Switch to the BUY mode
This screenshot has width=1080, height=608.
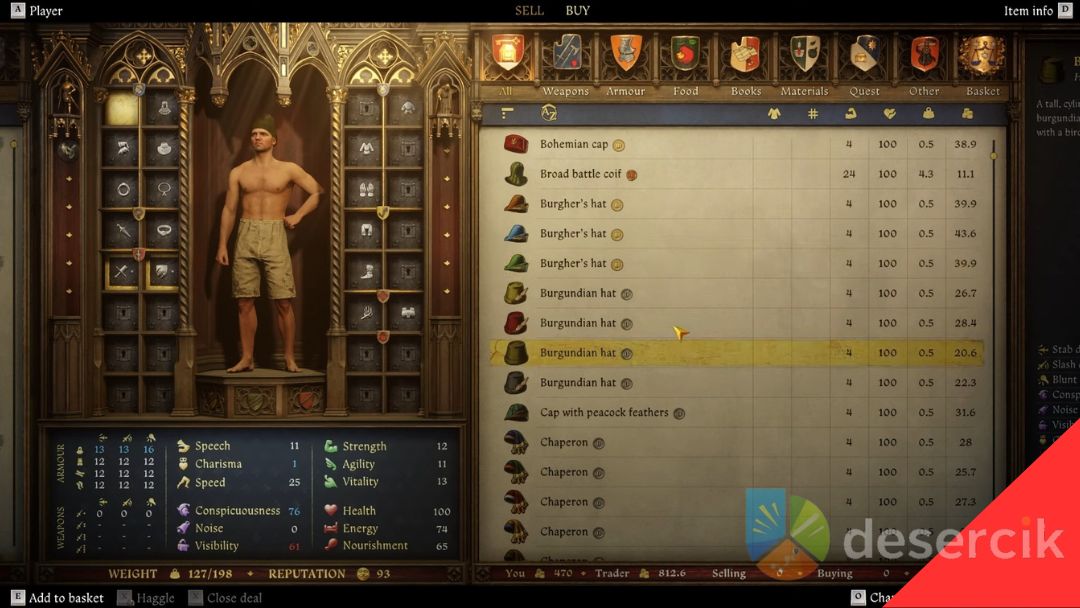(578, 11)
